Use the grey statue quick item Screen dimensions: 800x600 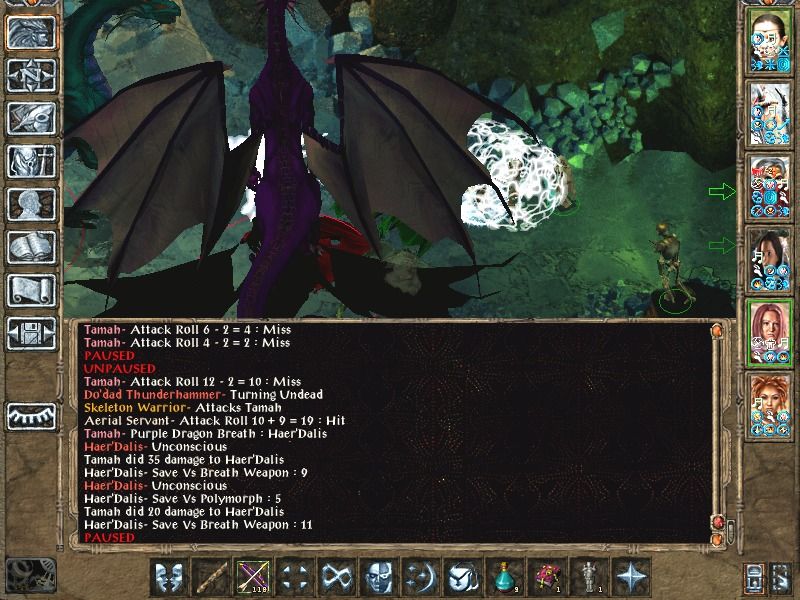tap(588, 577)
